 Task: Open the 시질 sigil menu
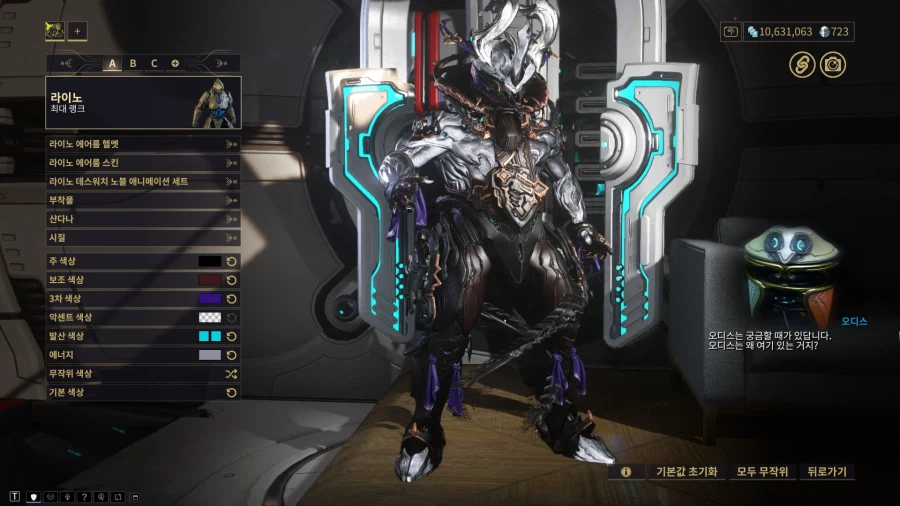tap(142, 238)
